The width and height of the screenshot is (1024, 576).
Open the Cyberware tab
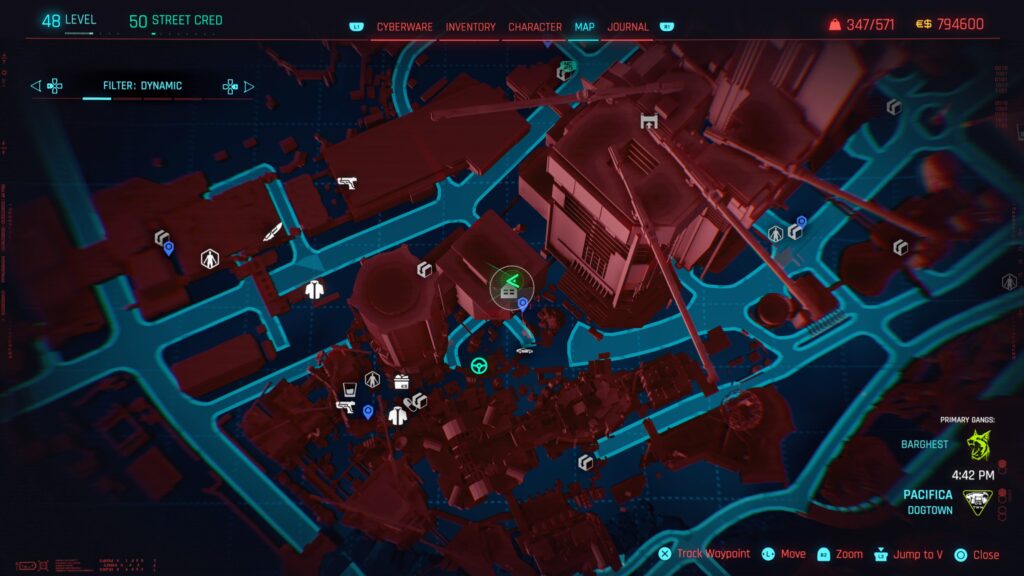(x=404, y=27)
